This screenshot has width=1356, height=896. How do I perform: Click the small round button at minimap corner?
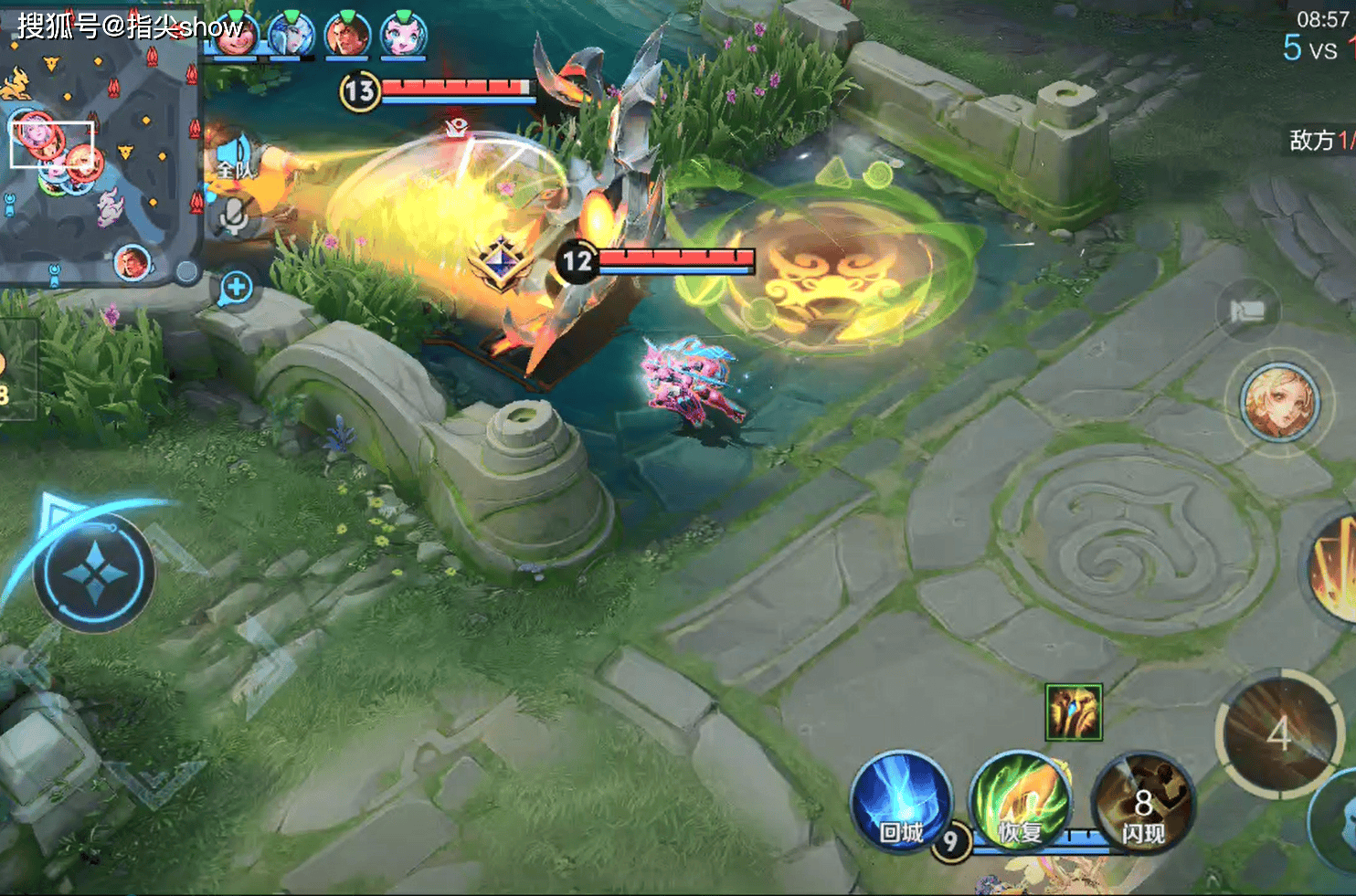coord(186,271)
